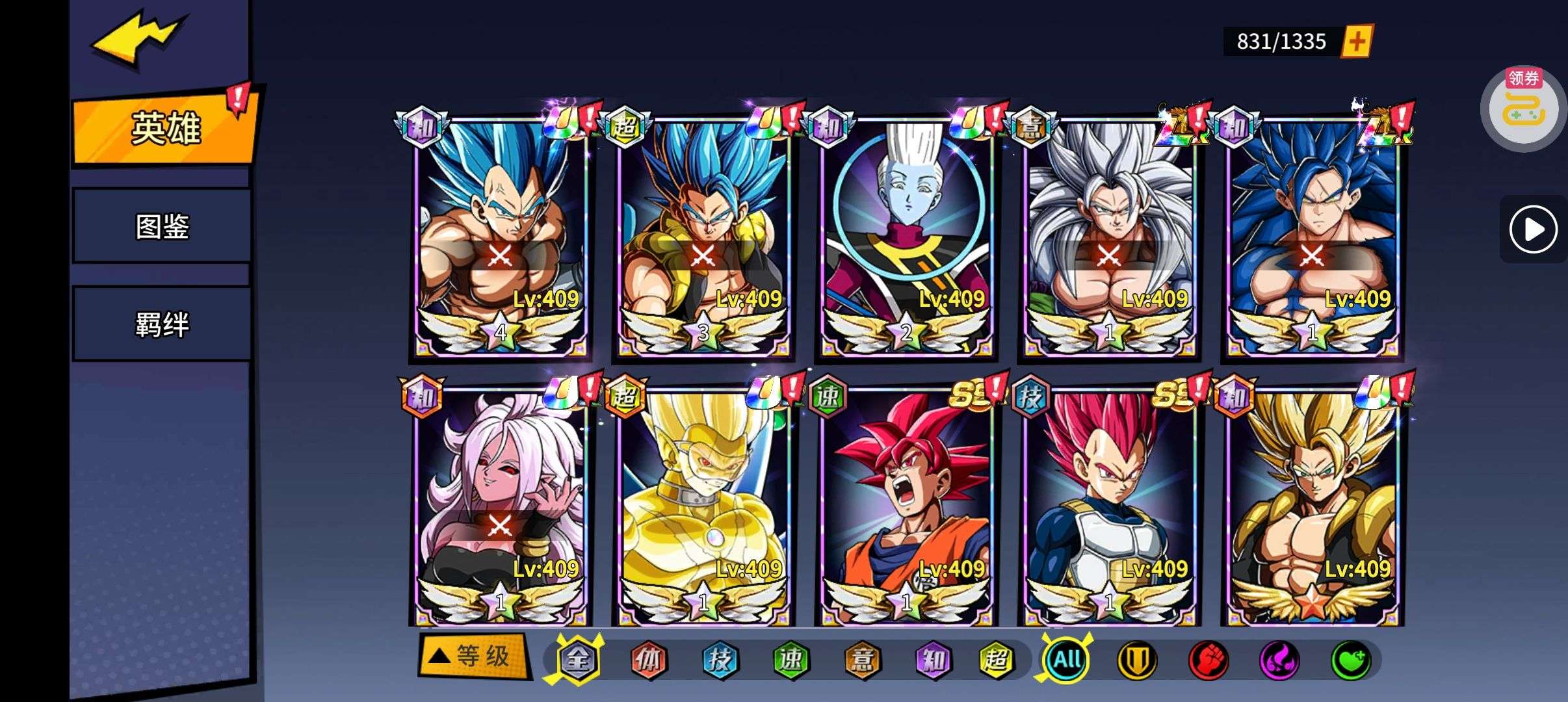This screenshot has height=702, width=1568.
Task: Filter heroes by the yellow 超 type
Action: [x=996, y=660]
